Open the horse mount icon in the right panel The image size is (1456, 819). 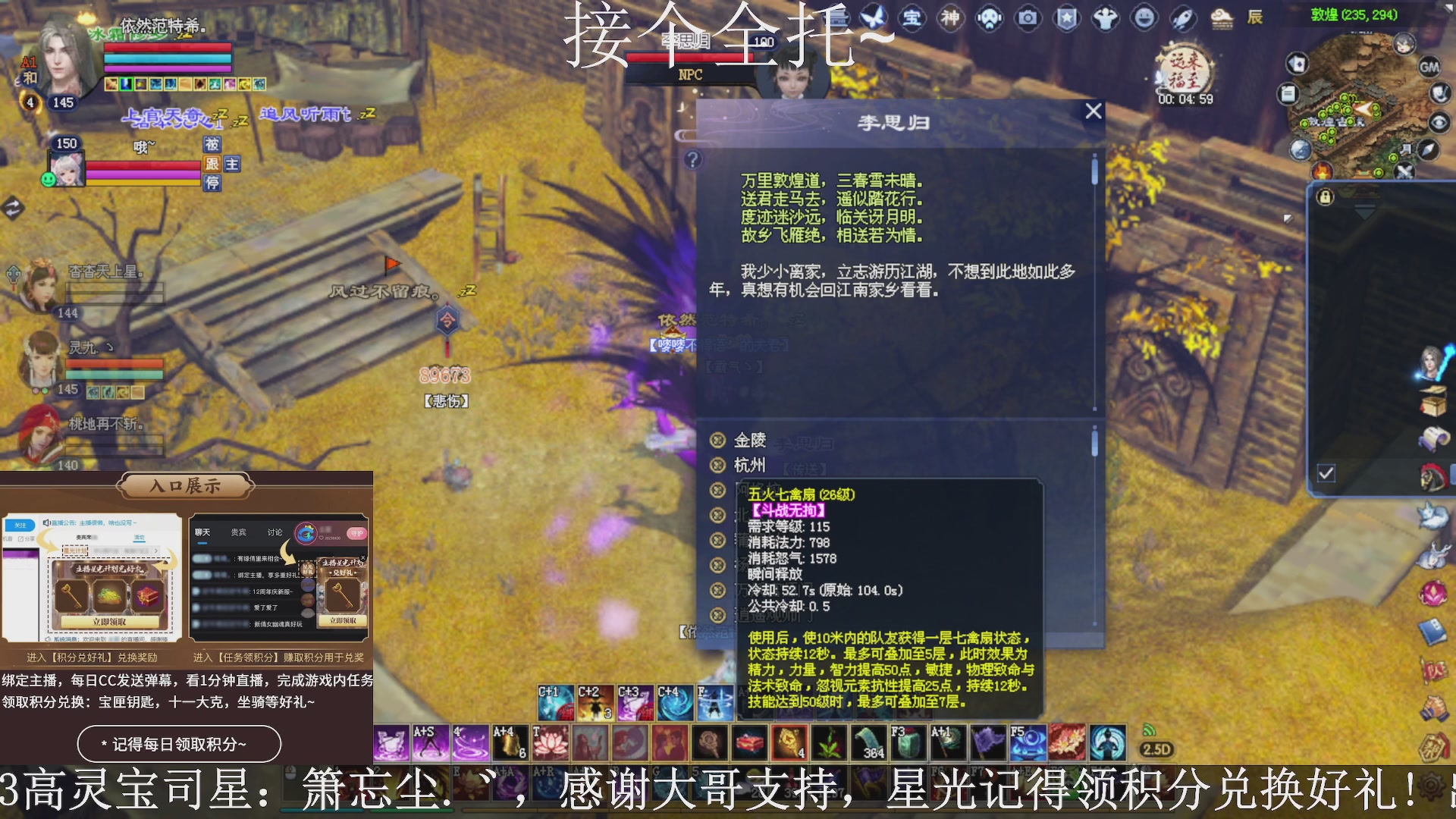click(1433, 475)
